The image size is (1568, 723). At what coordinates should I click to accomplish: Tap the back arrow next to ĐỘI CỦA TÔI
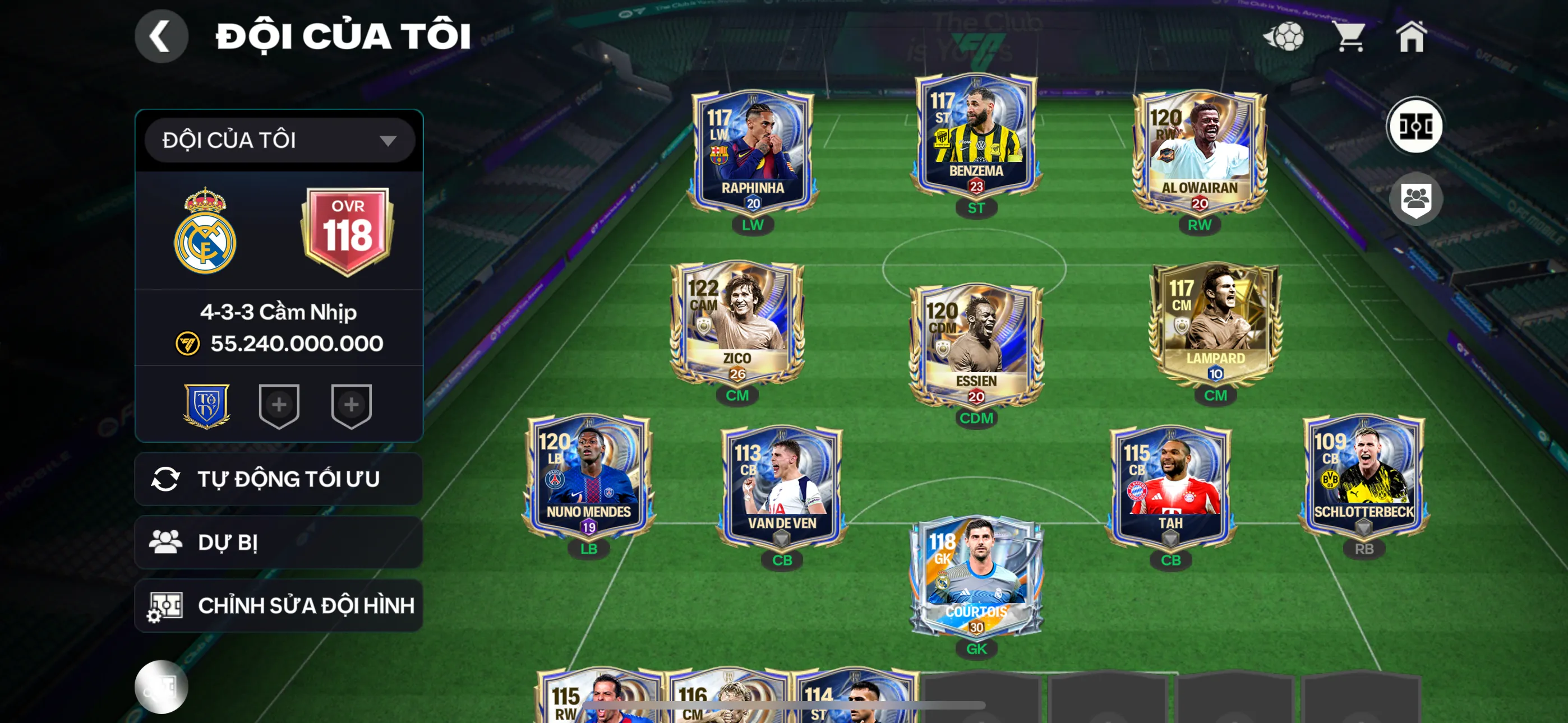point(161,36)
